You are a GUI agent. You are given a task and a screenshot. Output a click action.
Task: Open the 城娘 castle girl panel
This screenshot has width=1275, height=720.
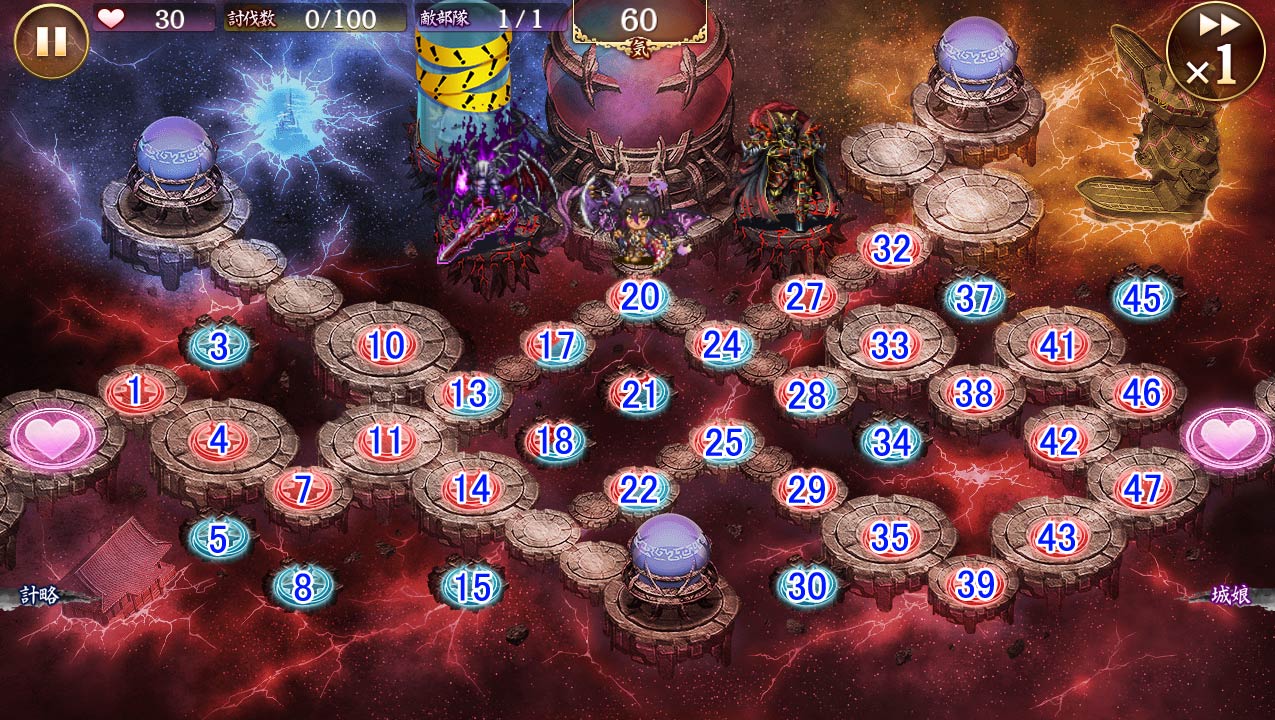[1229, 596]
